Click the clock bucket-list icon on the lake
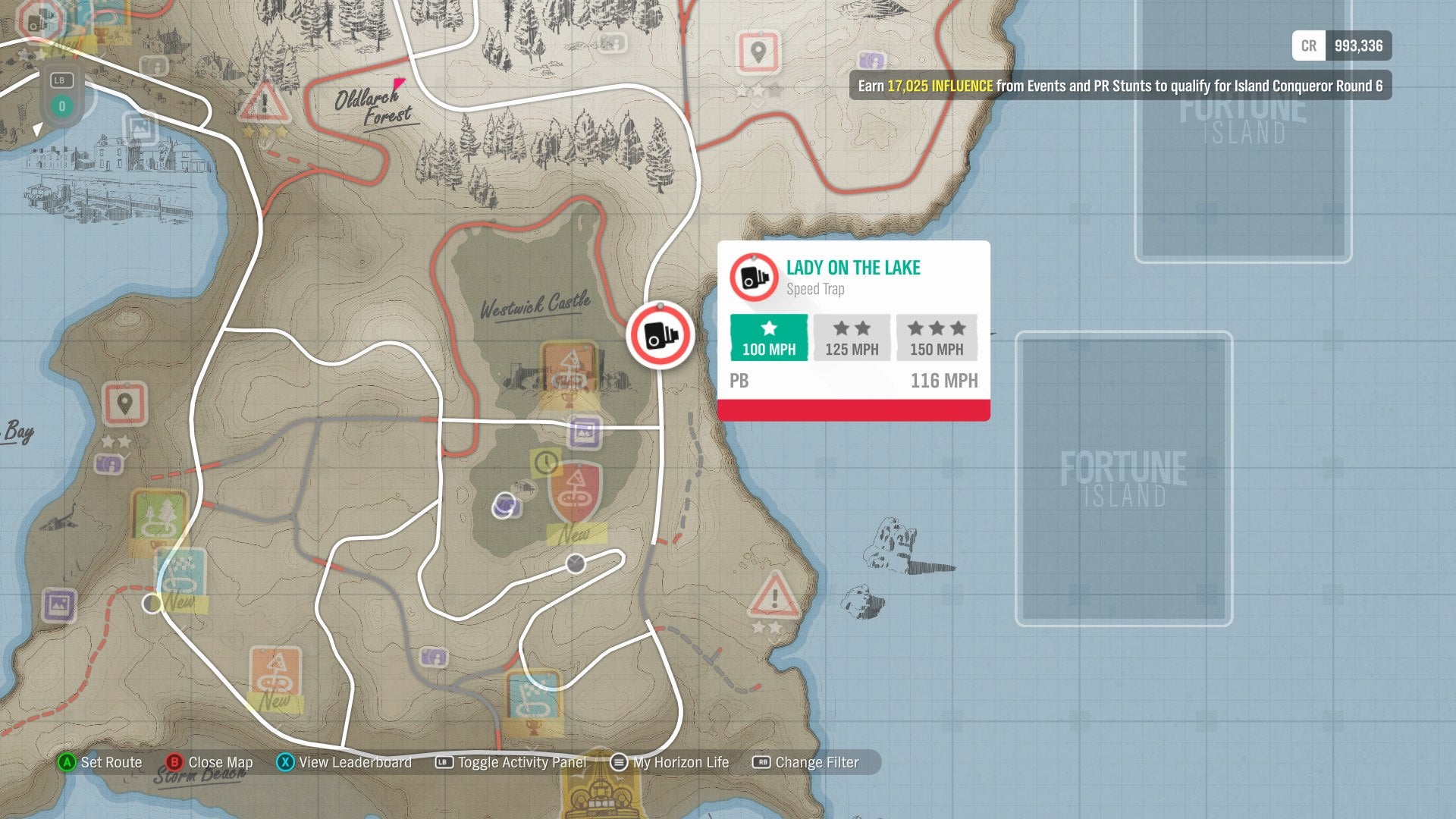Viewport: 1456px width, 819px height. [544, 464]
